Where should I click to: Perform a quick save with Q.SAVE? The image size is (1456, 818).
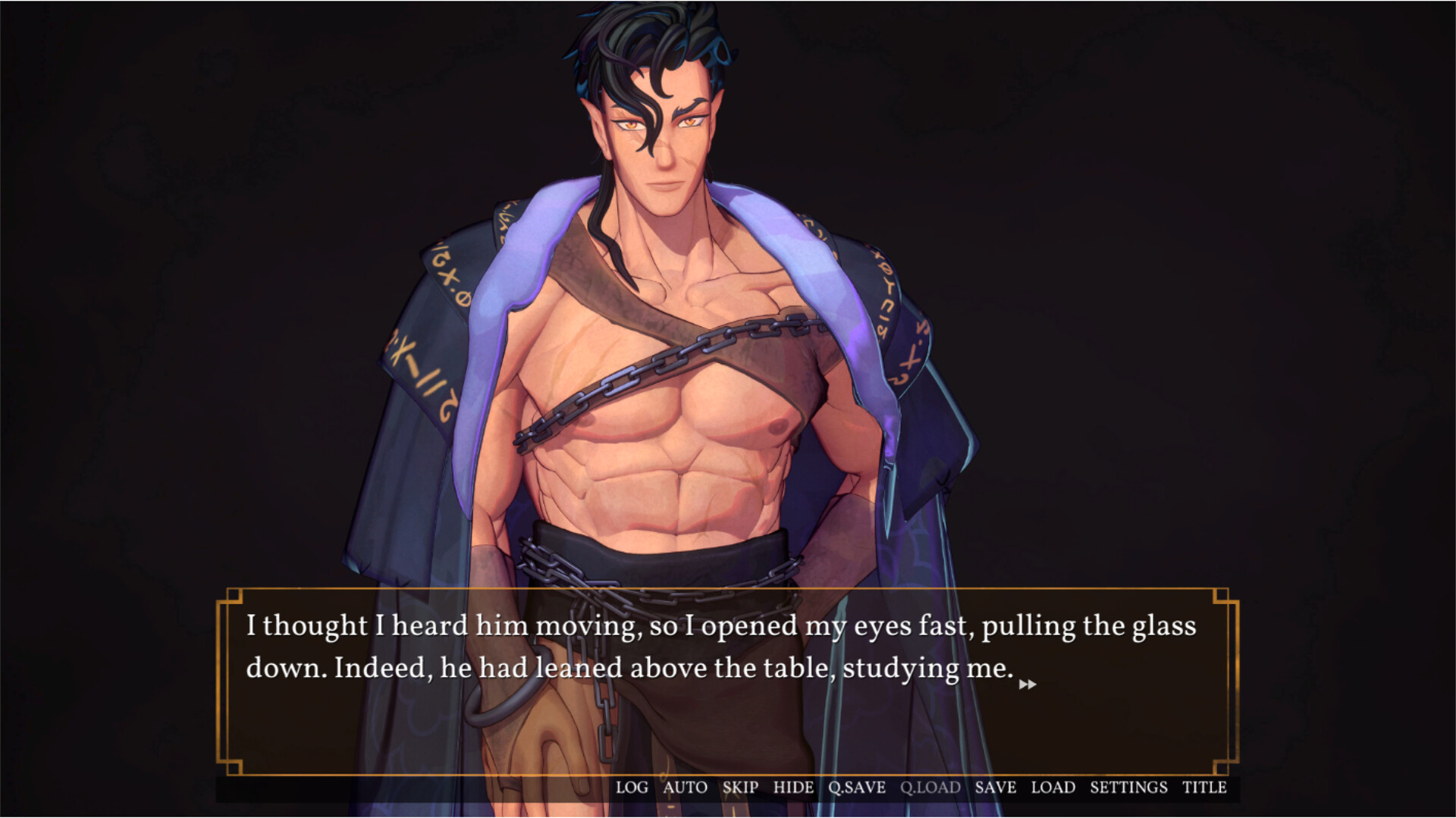(855, 788)
